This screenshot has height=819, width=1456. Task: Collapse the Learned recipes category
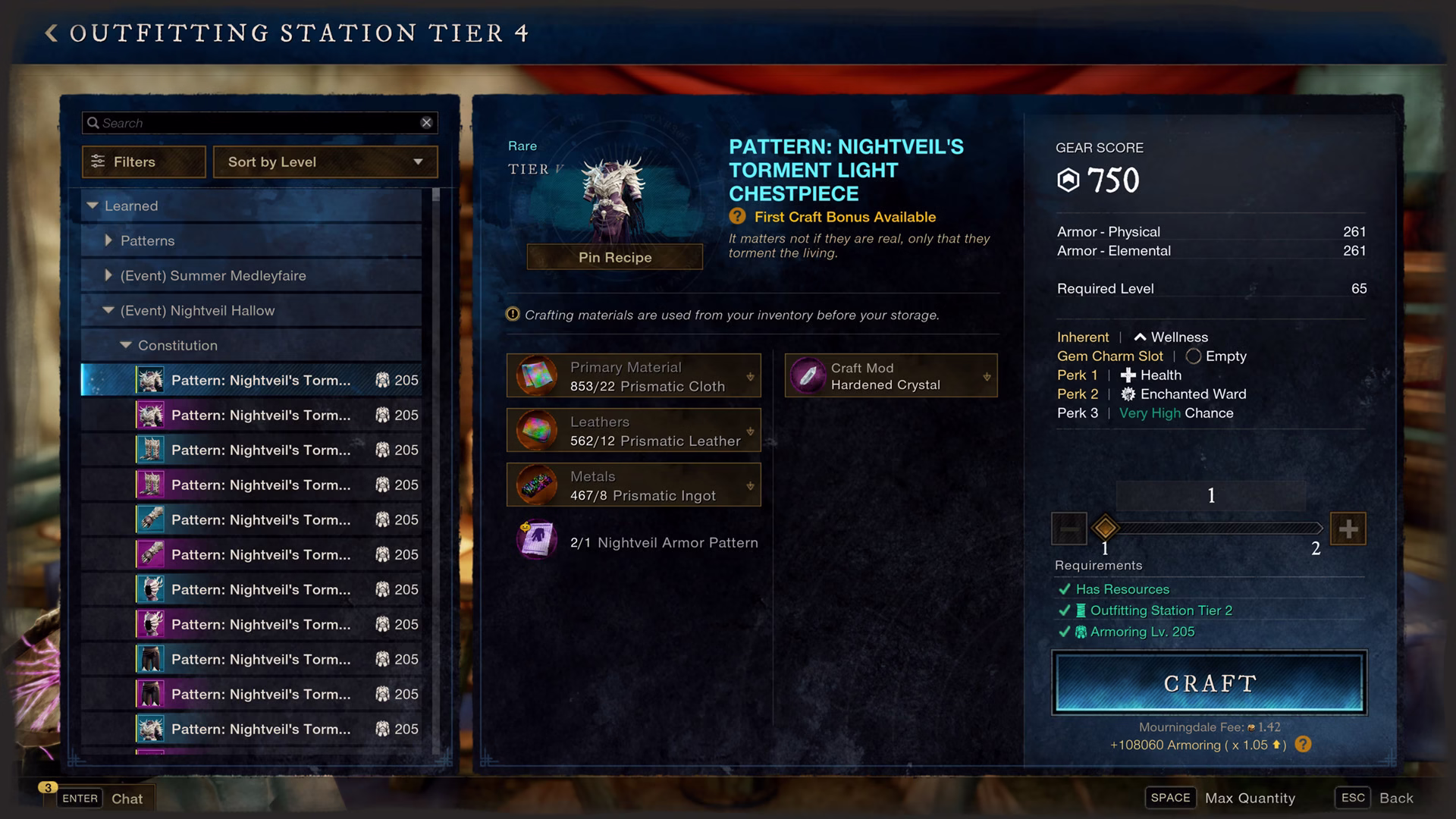93,206
